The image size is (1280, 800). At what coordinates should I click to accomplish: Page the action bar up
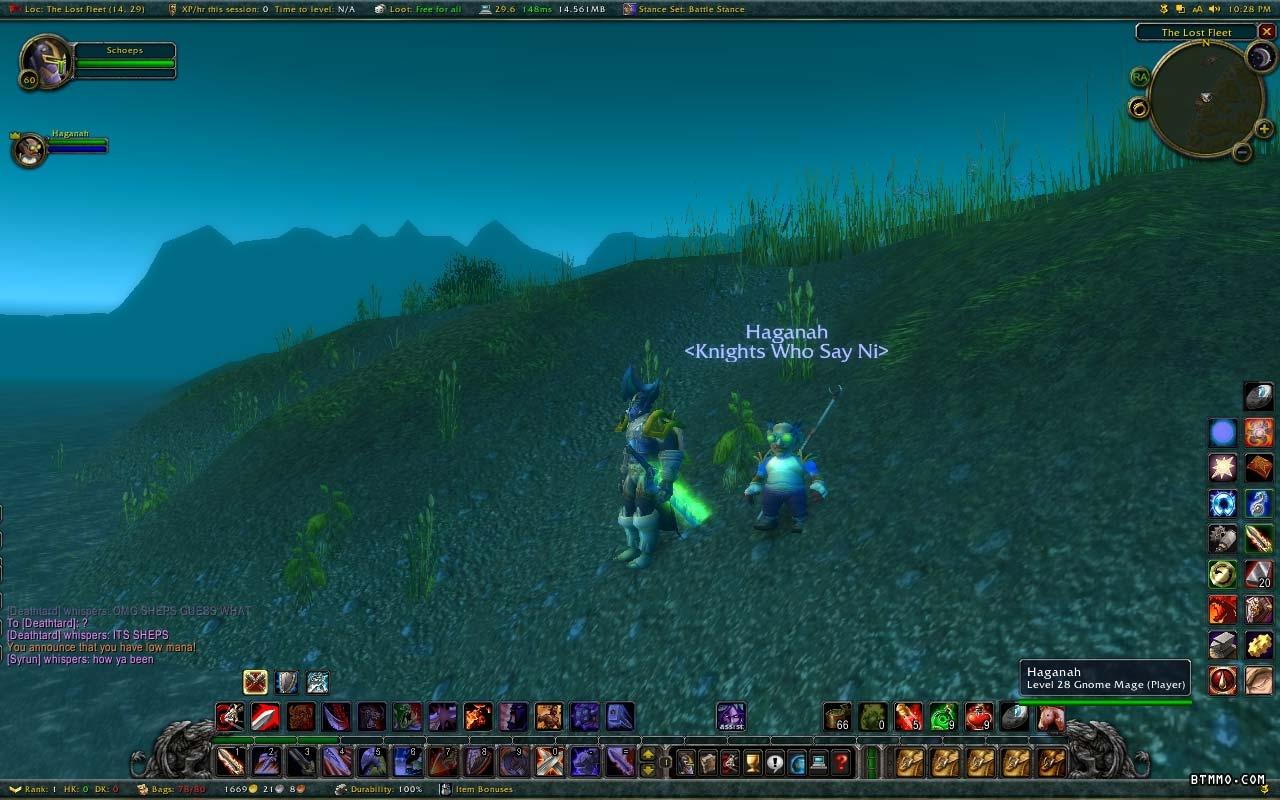click(648, 754)
